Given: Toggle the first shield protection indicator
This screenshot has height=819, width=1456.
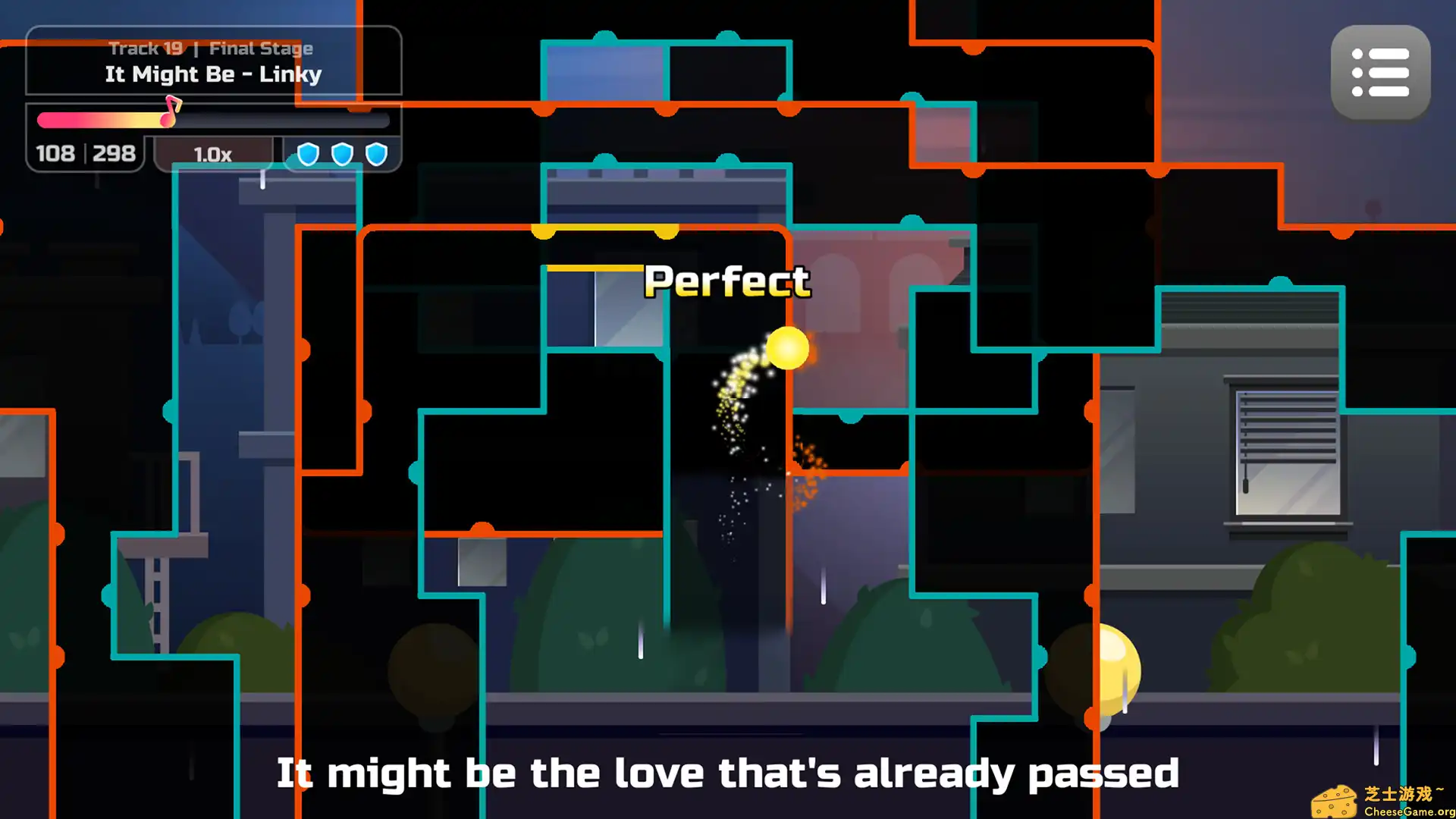Looking at the screenshot, I should click(308, 153).
